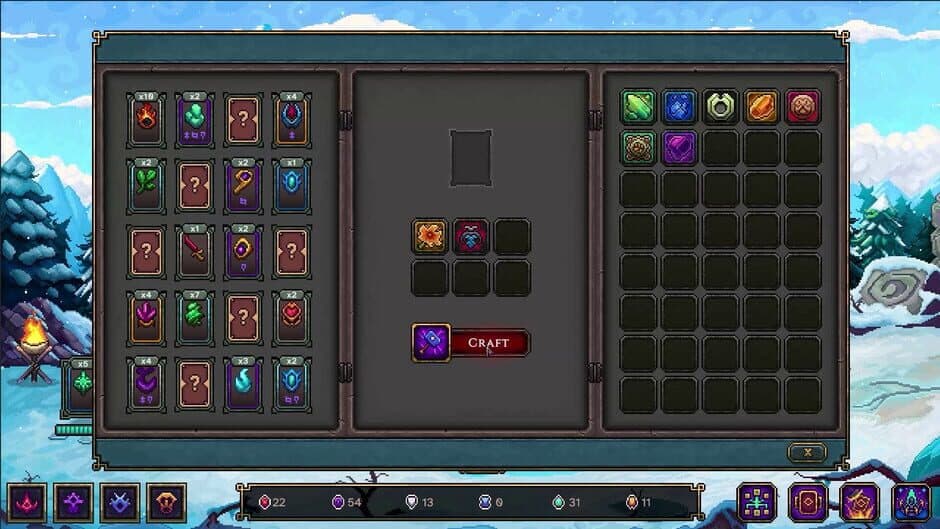Image resolution: width=940 pixels, height=529 pixels.
Task: Open the skill tree grid icon menu
Action: pos(757,501)
